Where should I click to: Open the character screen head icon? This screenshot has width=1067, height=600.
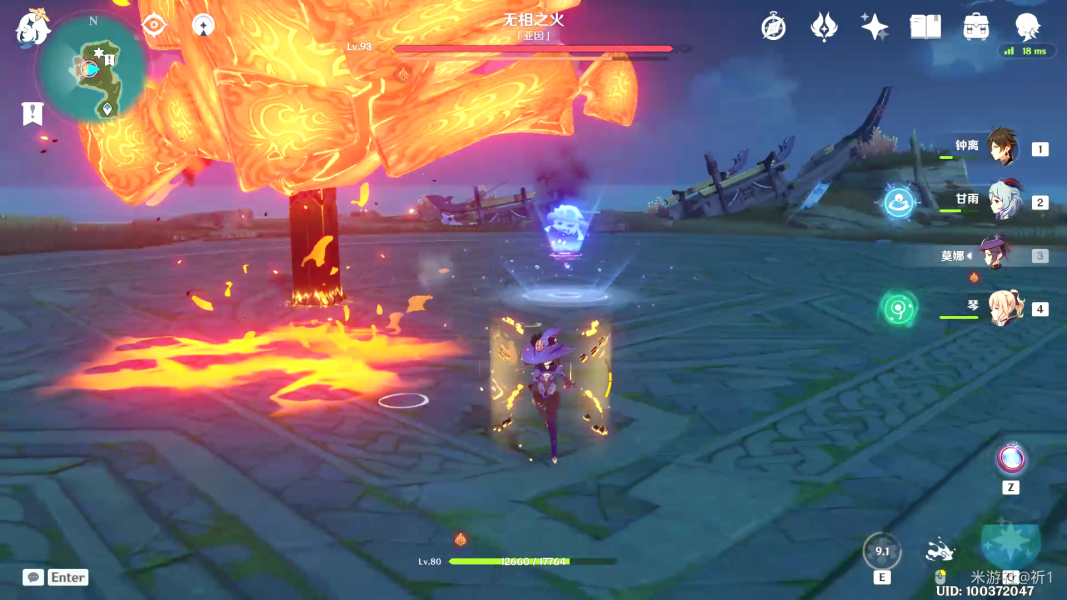pos(1027,27)
